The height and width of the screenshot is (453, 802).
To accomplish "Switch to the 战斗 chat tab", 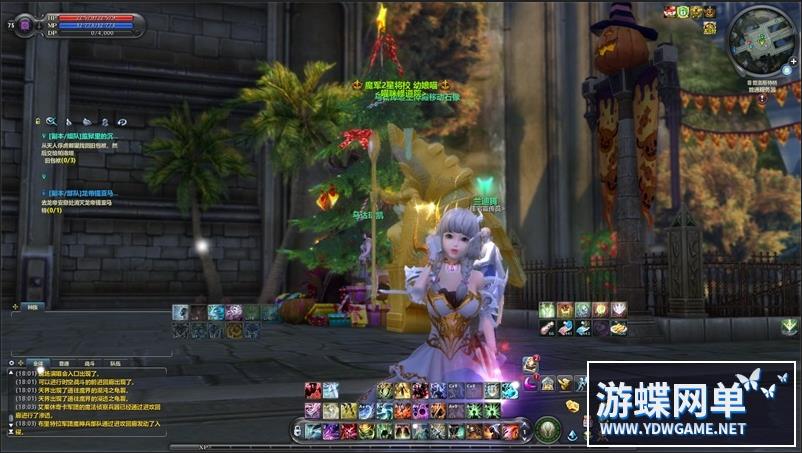I will (x=90, y=364).
